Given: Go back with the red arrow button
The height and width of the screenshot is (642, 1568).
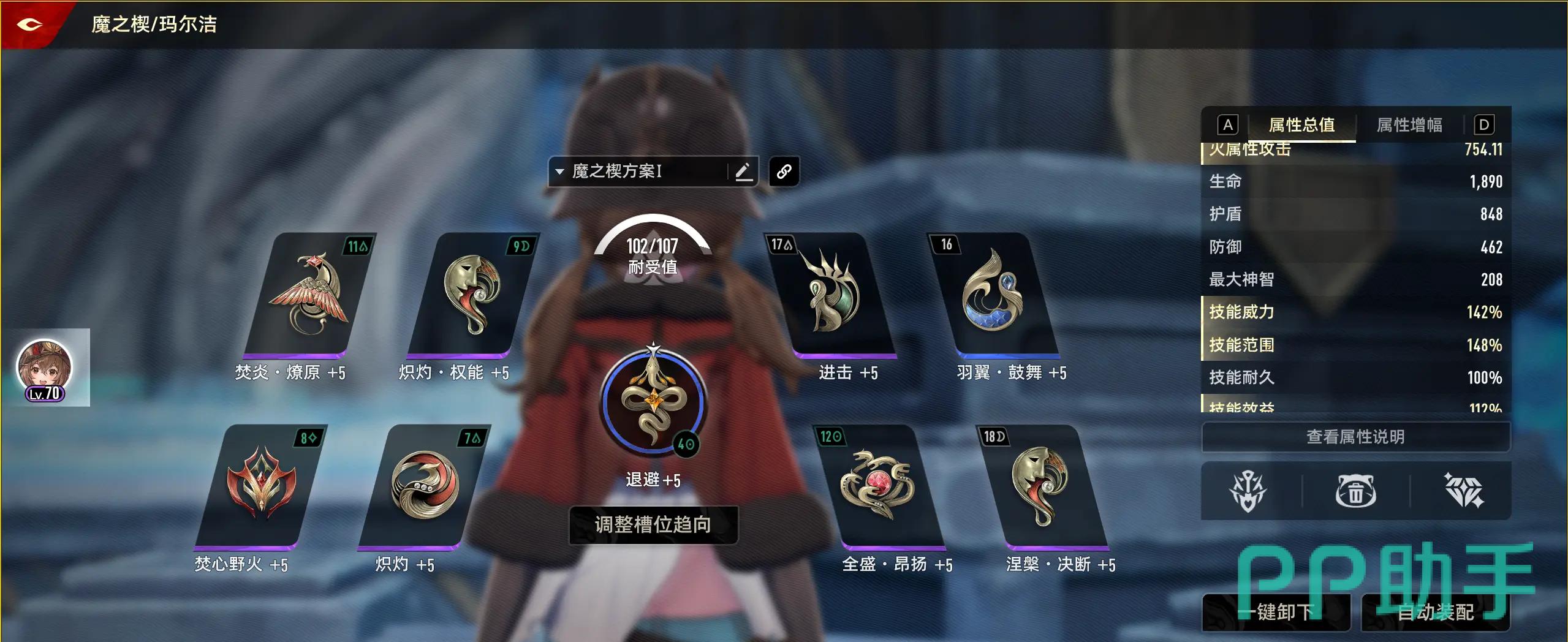Looking at the screenshot, I should pyautogui.click(x=29, y=25).
